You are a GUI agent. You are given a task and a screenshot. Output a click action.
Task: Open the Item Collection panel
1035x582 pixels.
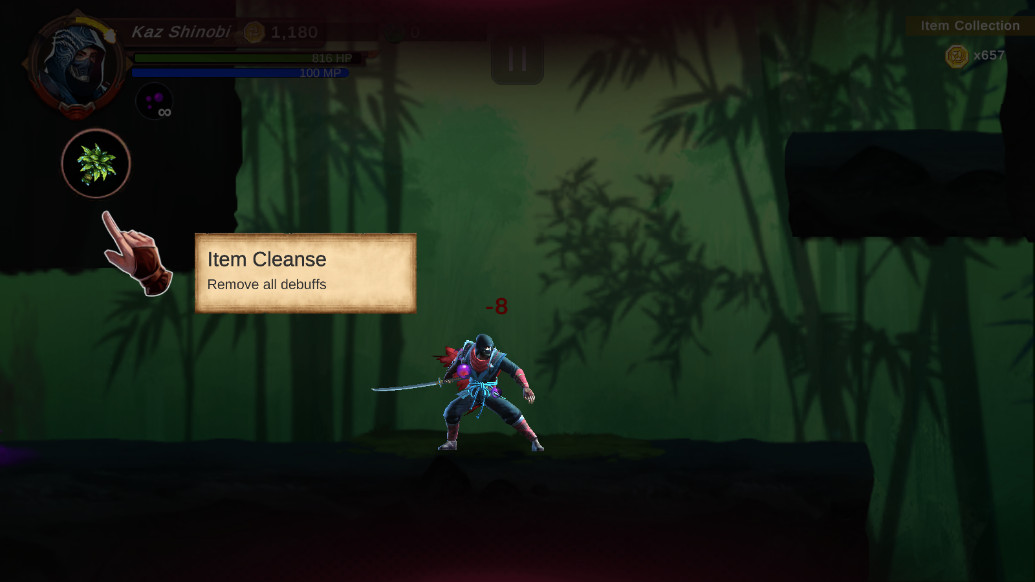969,26
